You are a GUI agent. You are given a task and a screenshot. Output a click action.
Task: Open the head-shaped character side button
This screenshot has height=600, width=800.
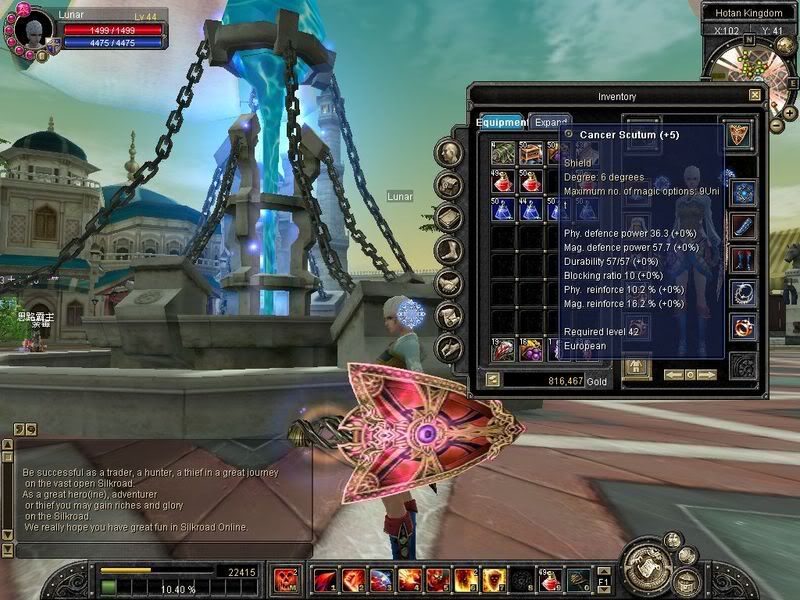(451, 153)
